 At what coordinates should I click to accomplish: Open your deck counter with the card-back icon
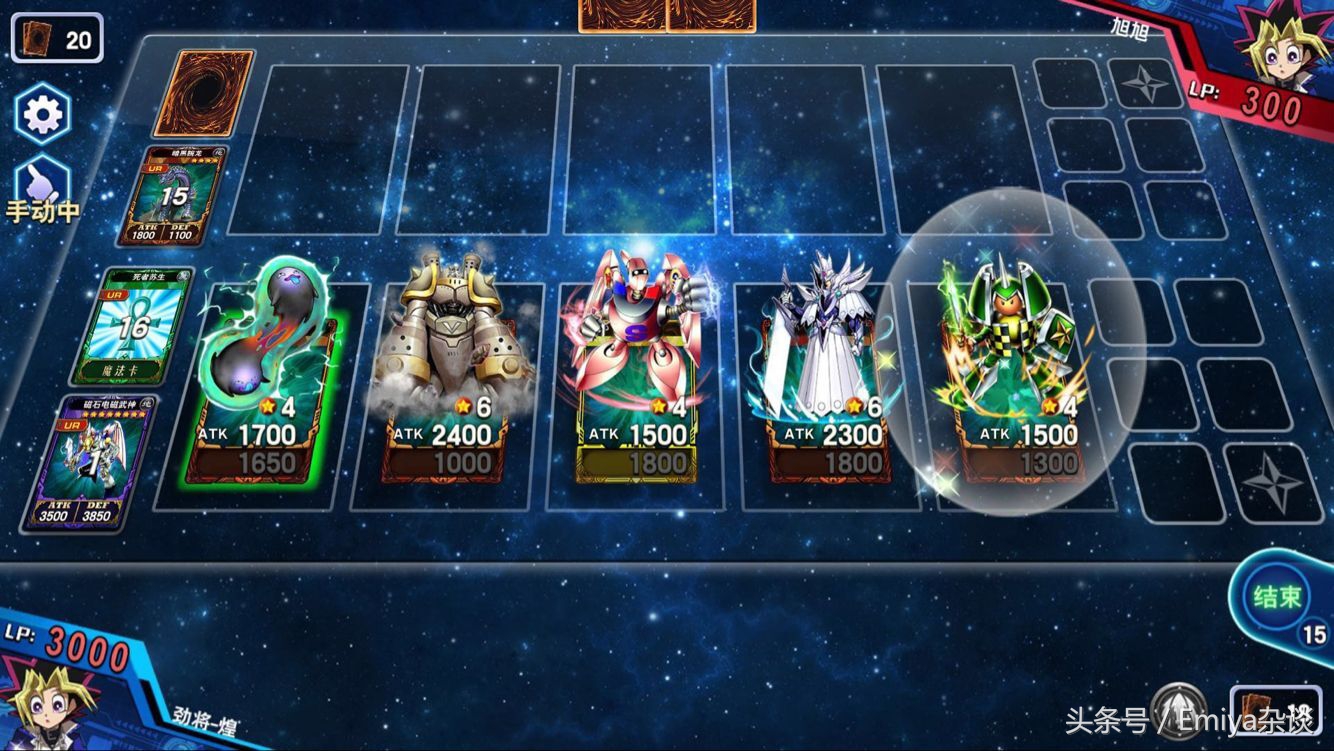1275,711
